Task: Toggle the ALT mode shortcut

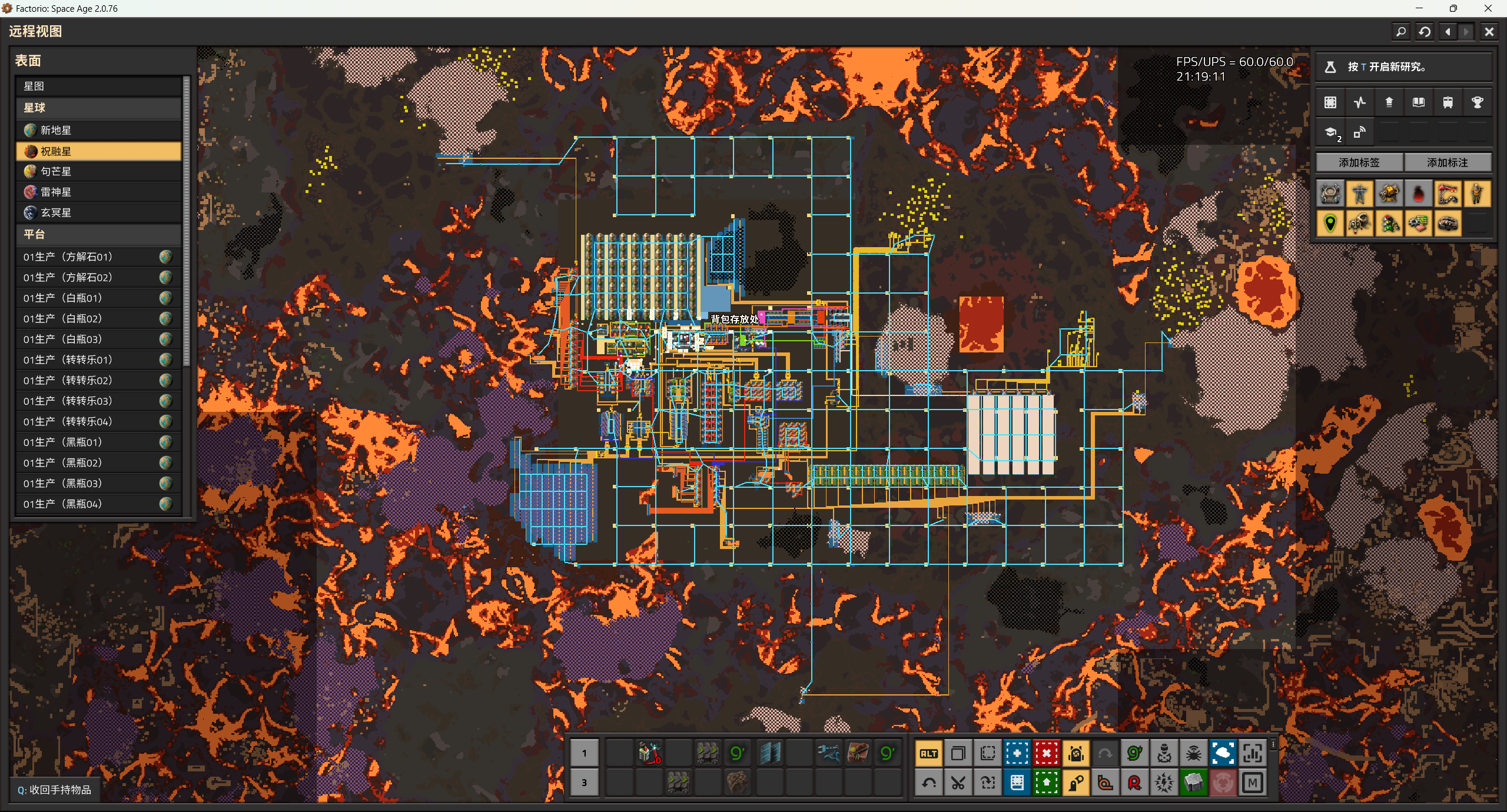Action: coord(928,753)
